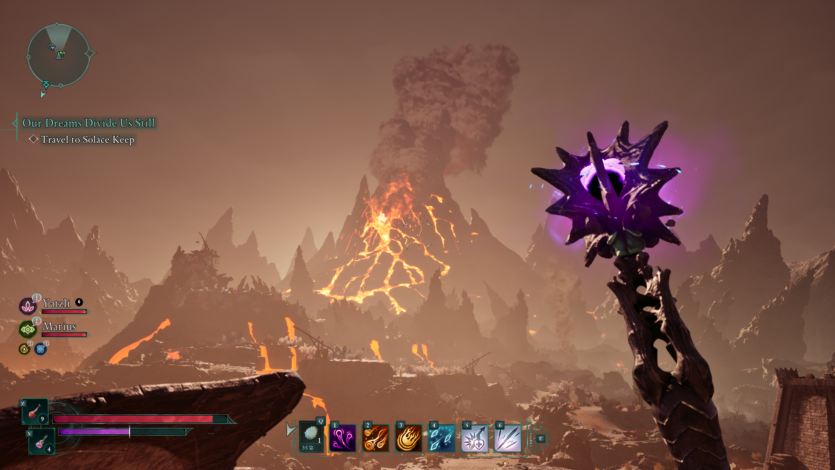Throw the white grenade consumable in the hotbar

tap(312, 437)
